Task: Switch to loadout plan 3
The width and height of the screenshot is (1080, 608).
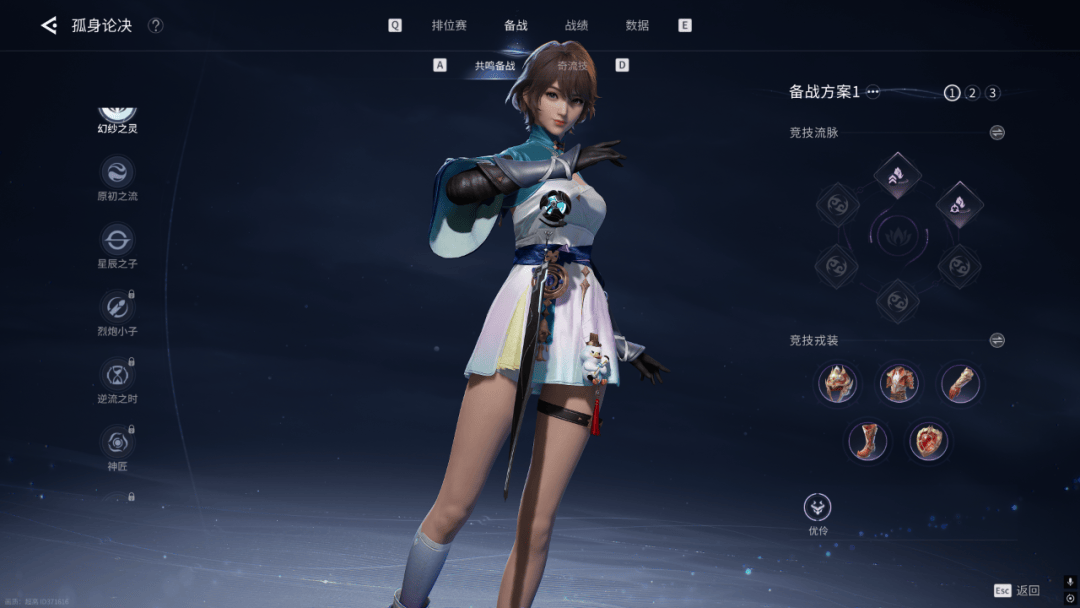Action: pyautogui.click(x=992, y=93)
